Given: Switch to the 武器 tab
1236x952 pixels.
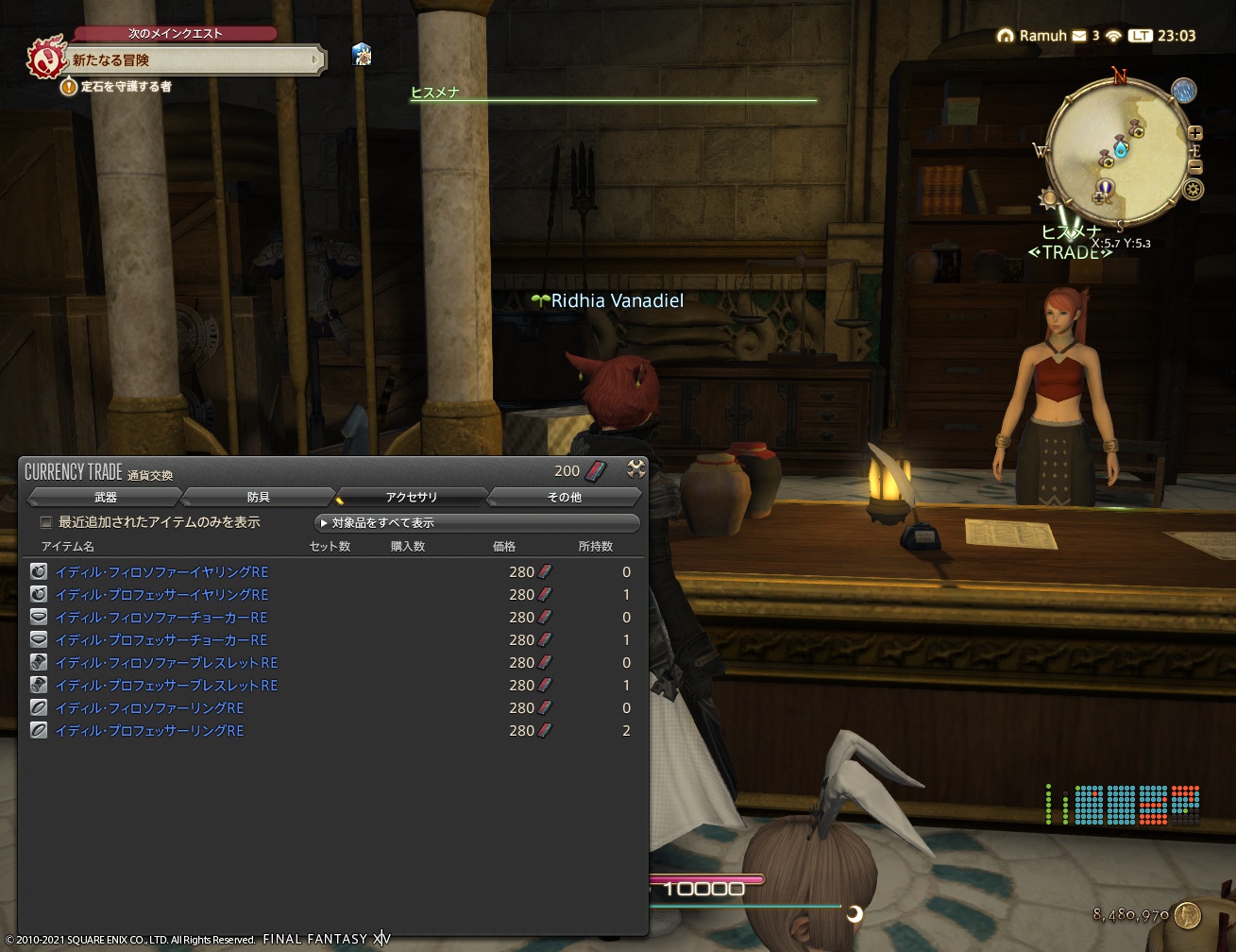Looking at the screenshot, I should click(x=107, y=496).
